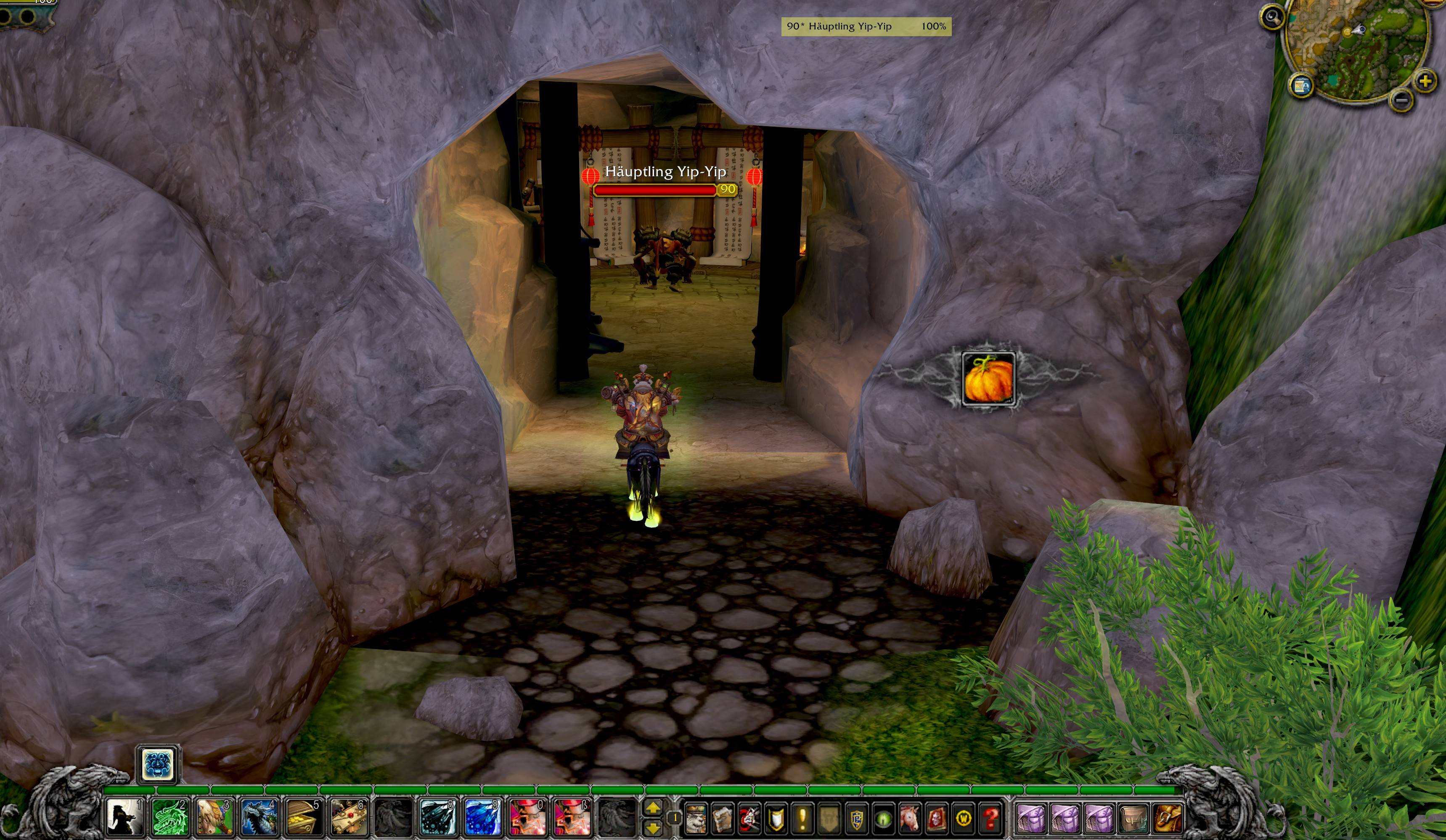Screen dimensions: 1446x840
Task: Open the quest log exclamation mark button
Action: [x=802, y=818]
